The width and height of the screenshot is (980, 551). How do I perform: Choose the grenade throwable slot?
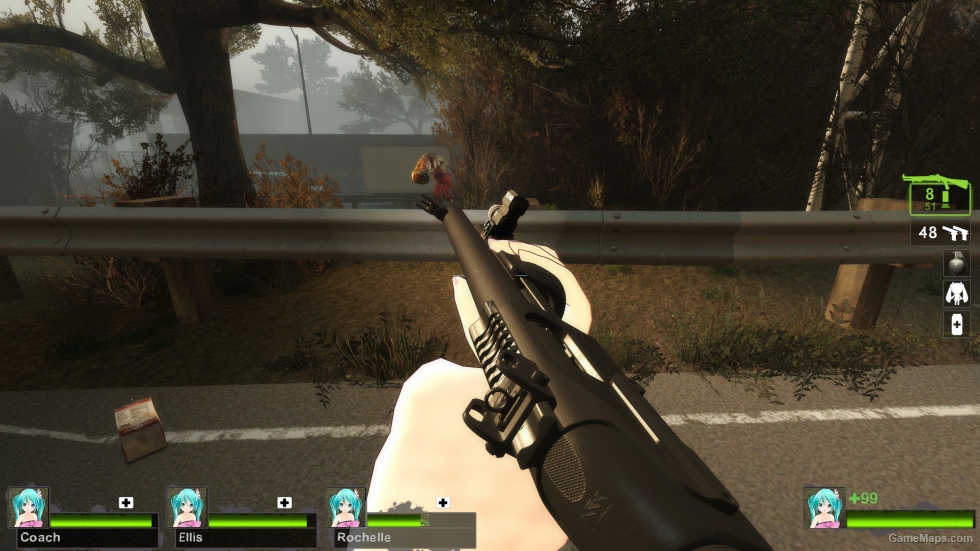956,262
